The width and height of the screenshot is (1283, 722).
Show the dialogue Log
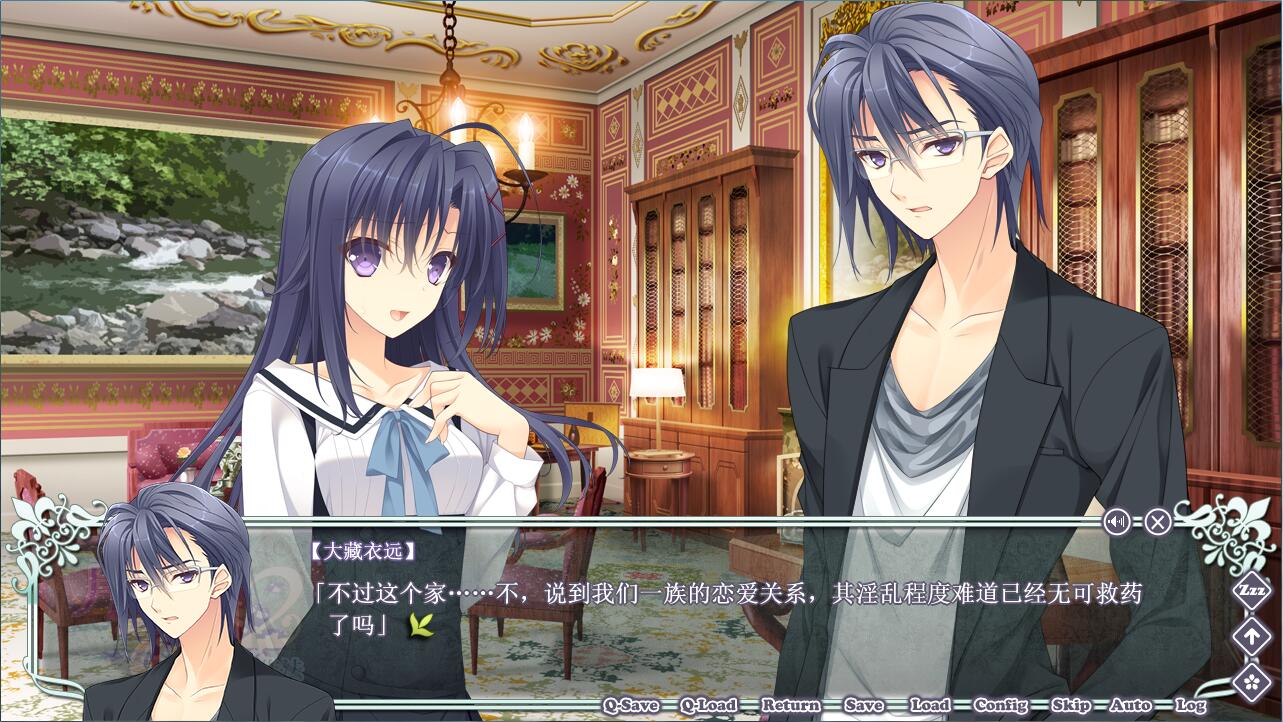(1189, 705)
